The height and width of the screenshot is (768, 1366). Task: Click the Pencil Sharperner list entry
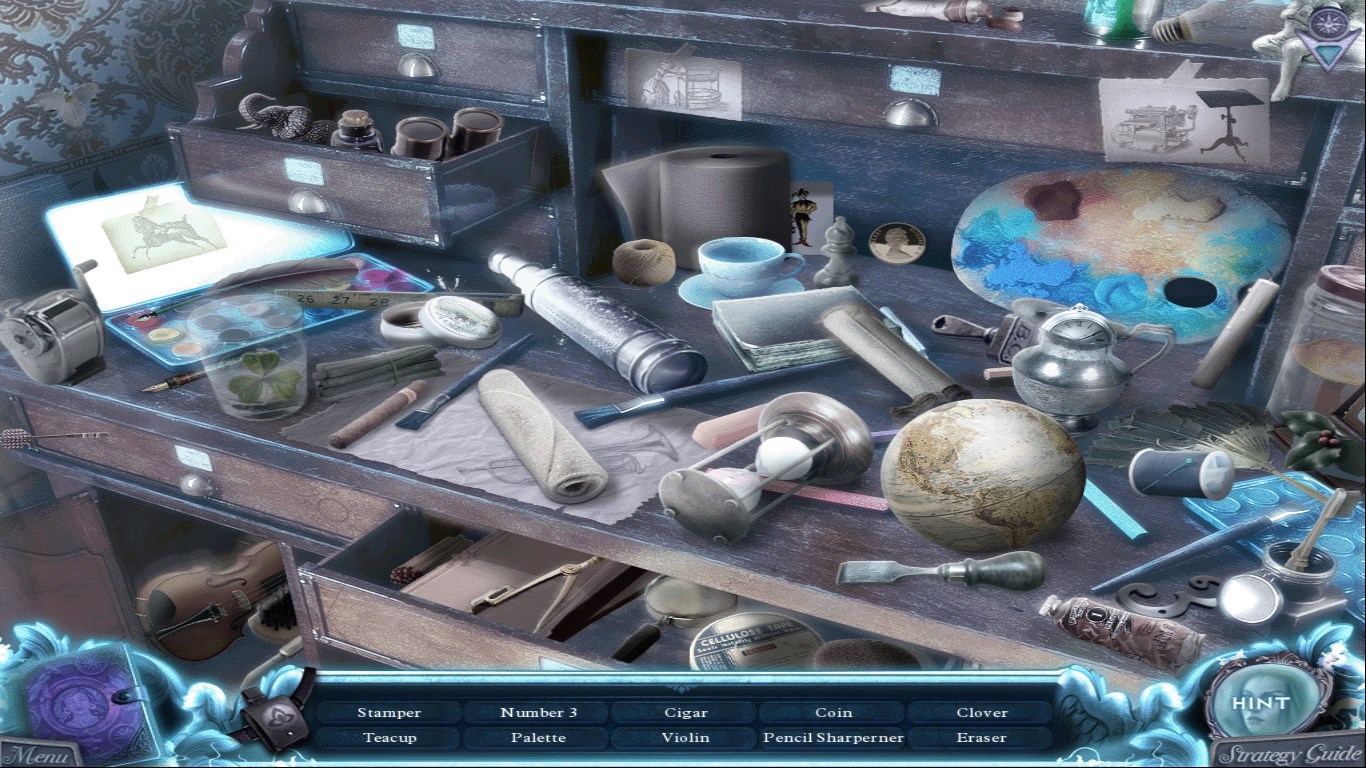coord(833,738)
